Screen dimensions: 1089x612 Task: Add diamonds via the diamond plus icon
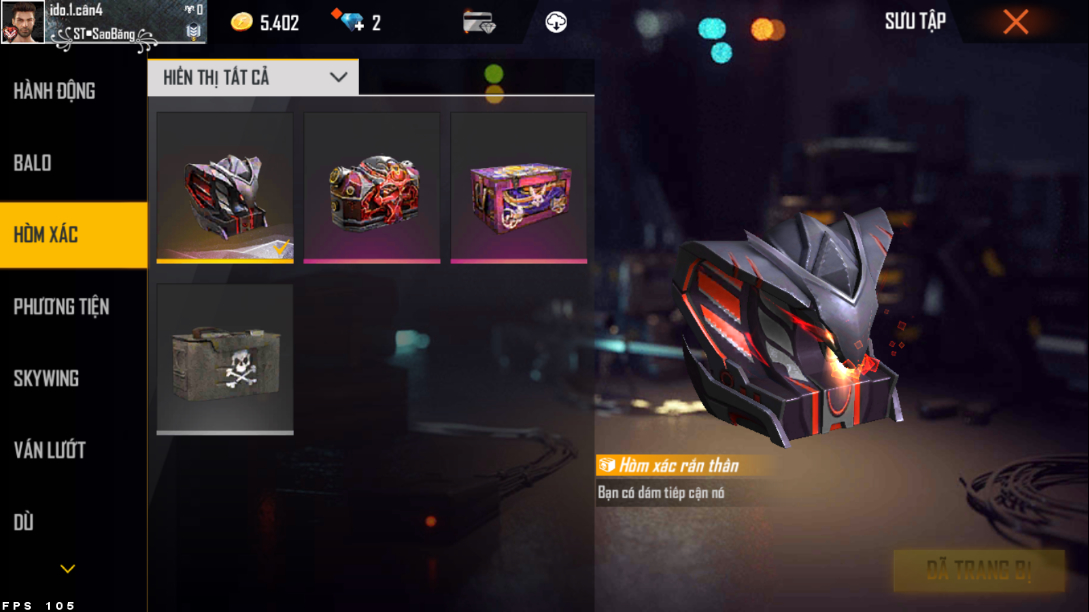[352, 22]
